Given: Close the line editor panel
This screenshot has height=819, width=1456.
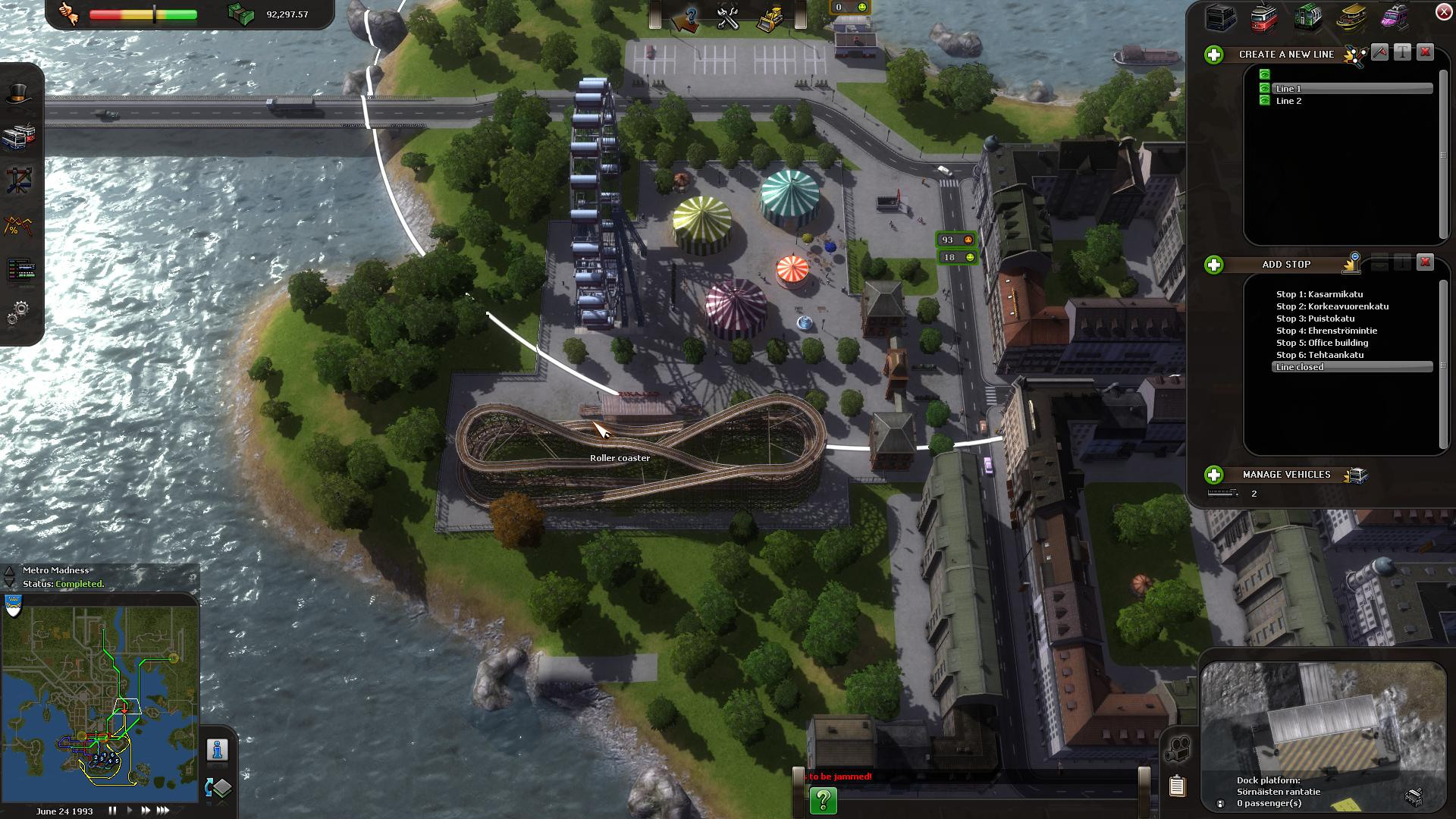Looking at the screenshot, I should coord(1443,11).
